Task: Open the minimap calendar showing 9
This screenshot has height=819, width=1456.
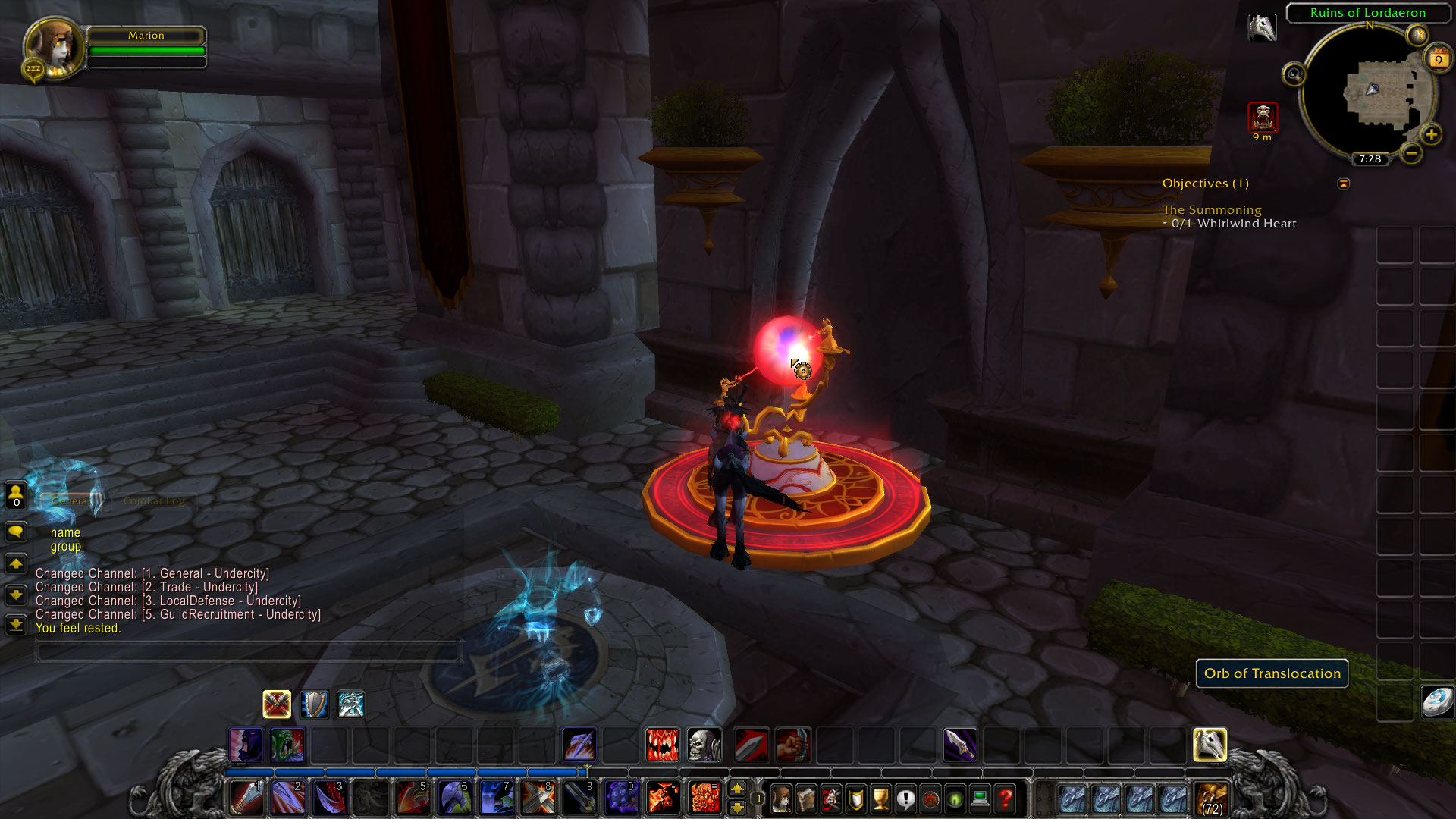Action: pos(1438,59)
